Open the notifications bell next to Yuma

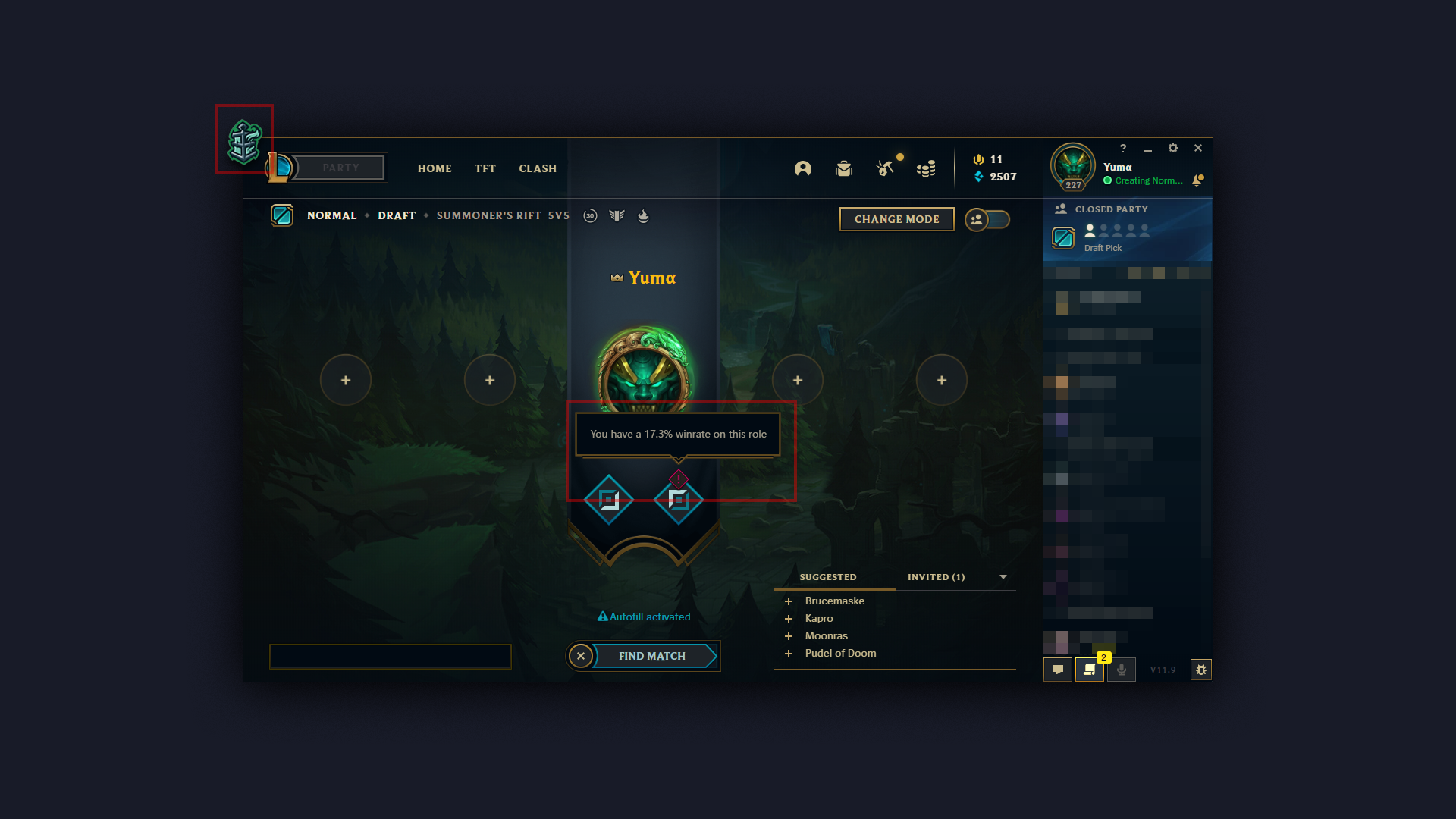point(1198,180)
